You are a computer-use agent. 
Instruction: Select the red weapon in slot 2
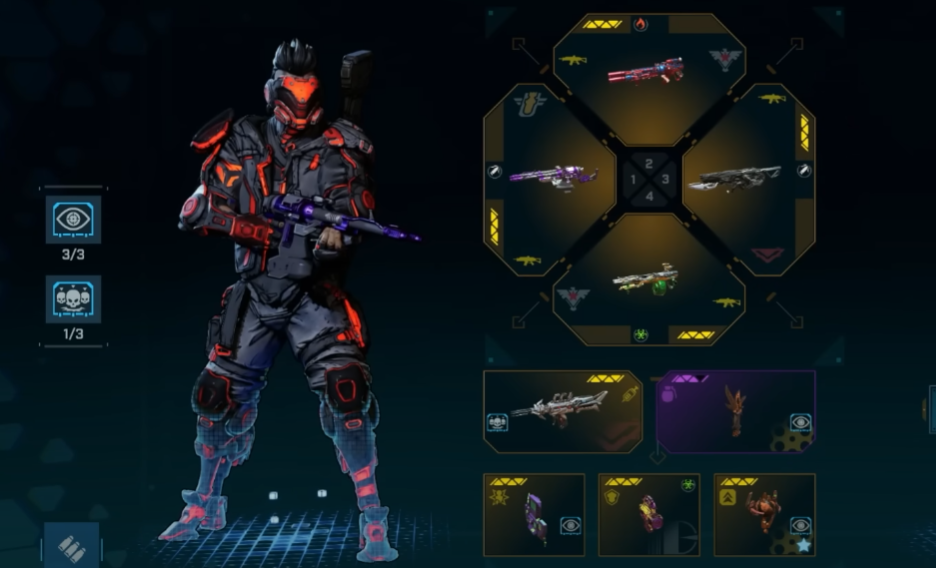[x=648, y=70]
